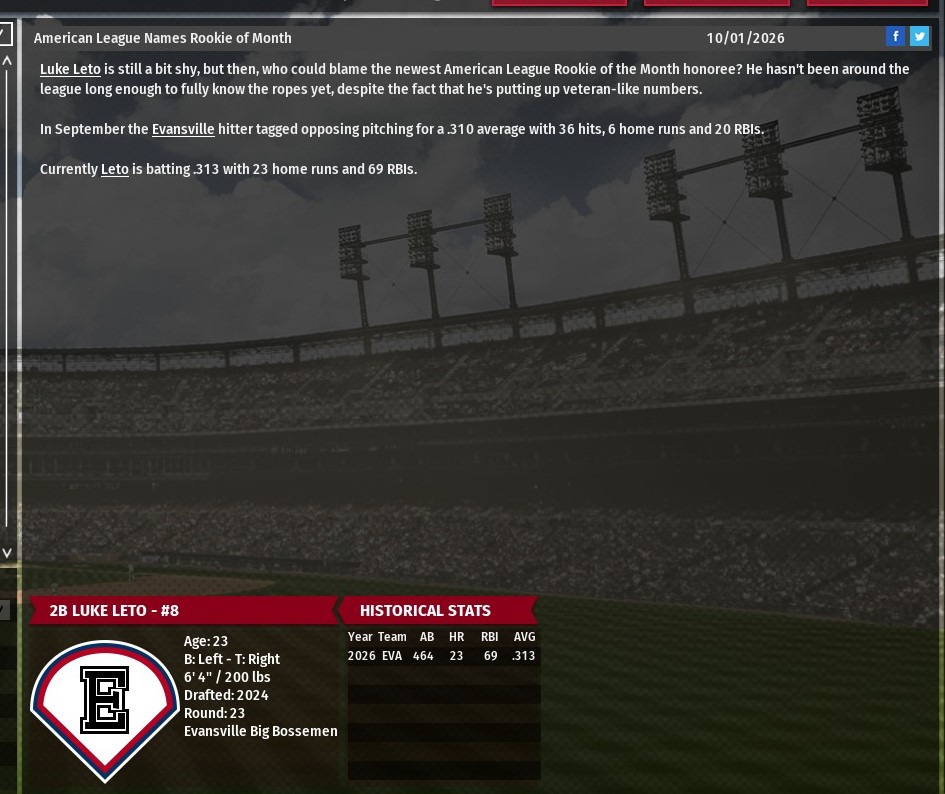Follow the Evansville team link
Viewport: 945px width, 794px height.
[183, 130]
